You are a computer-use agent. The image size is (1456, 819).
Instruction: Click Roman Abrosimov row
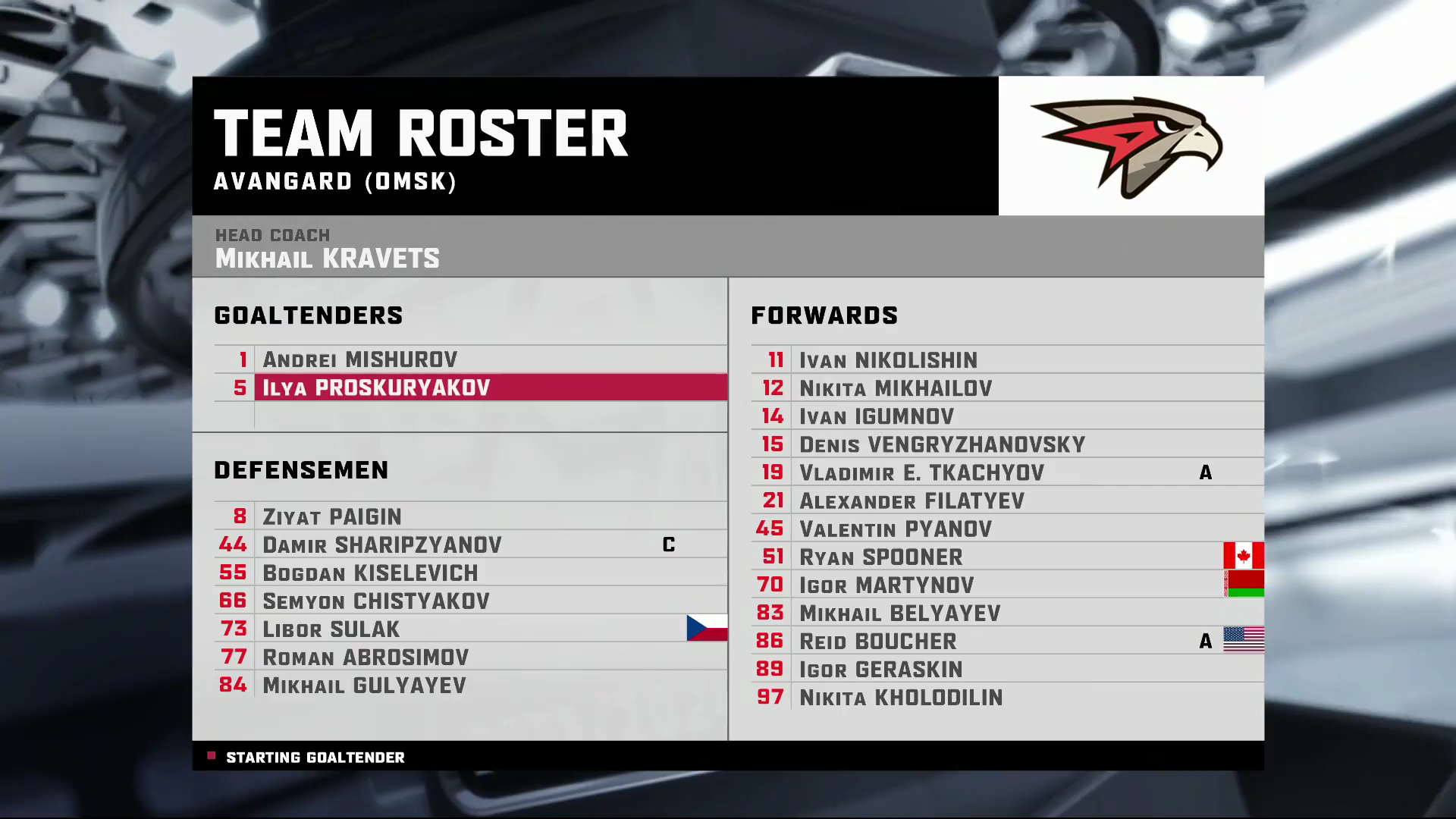pos(366,657)
